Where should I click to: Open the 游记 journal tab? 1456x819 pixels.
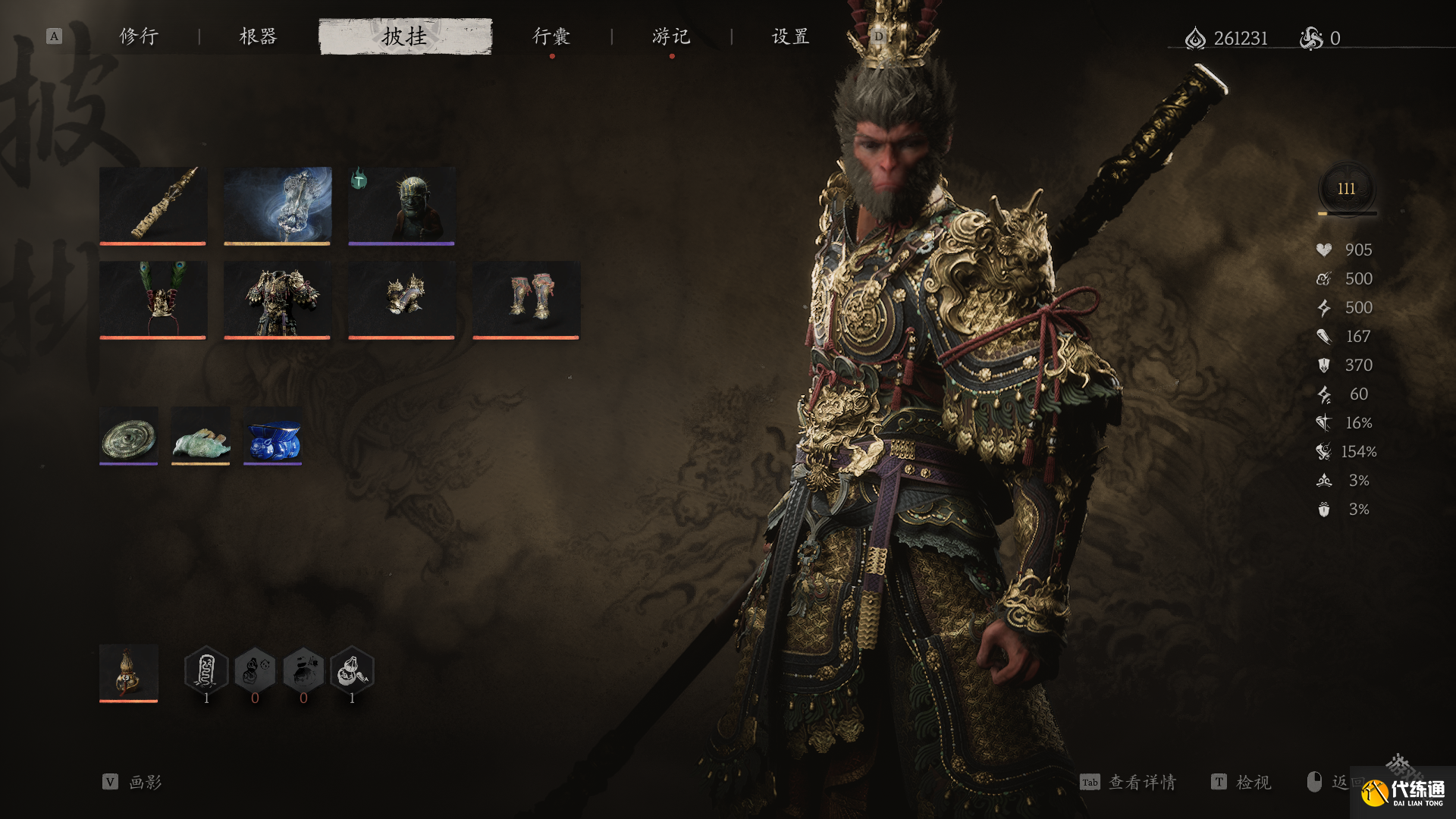click(x=671, y=36)
